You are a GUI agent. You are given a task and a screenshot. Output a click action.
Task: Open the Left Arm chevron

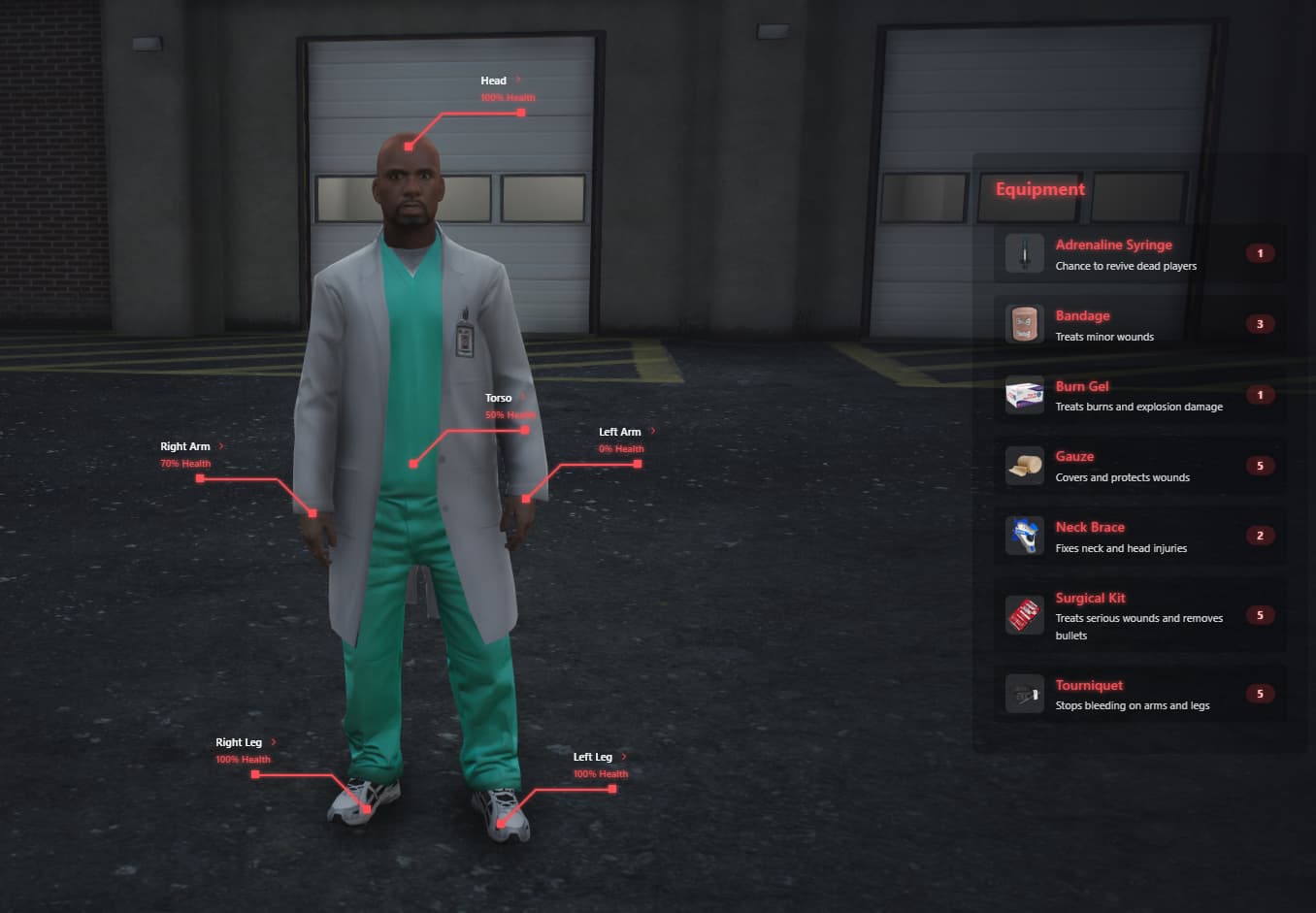tap(653, 431)
